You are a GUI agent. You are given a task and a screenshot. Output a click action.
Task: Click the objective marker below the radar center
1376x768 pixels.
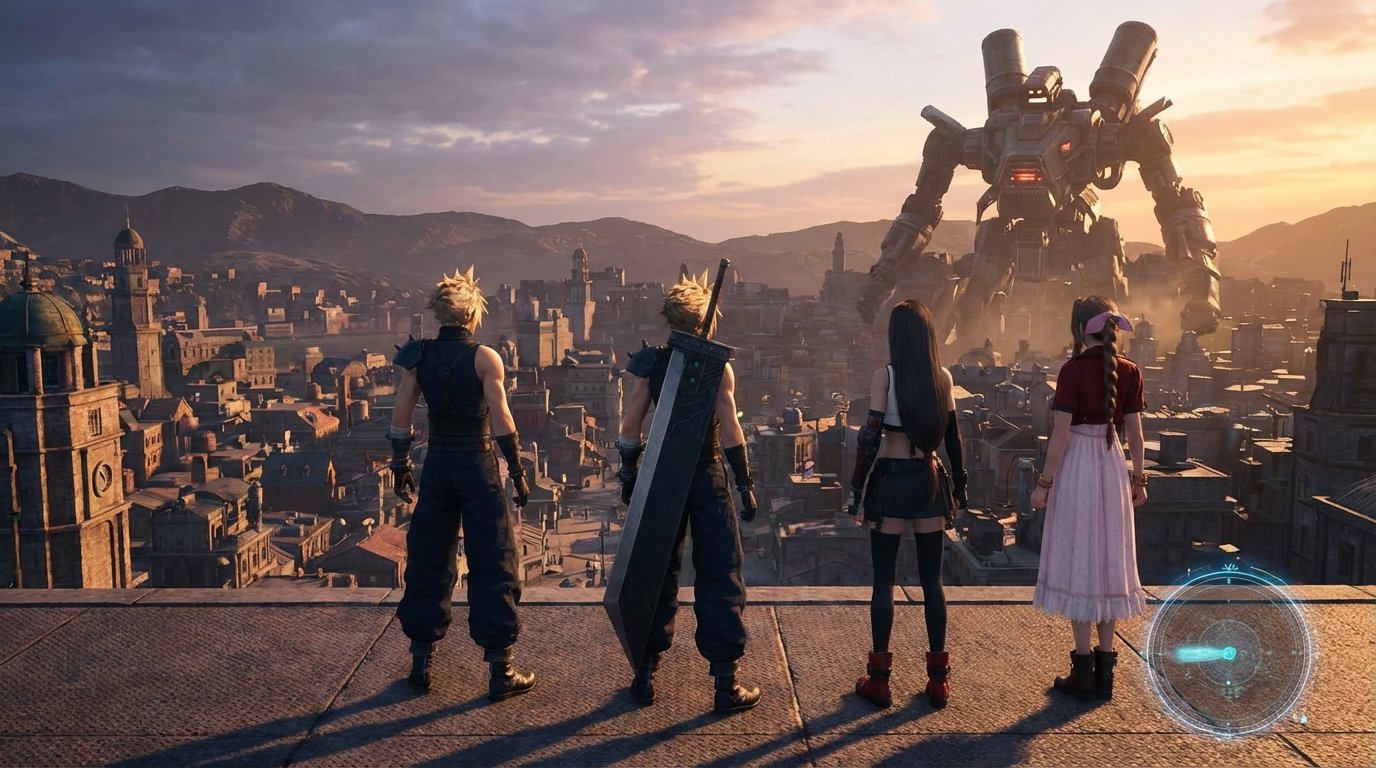coord(1228,682)
